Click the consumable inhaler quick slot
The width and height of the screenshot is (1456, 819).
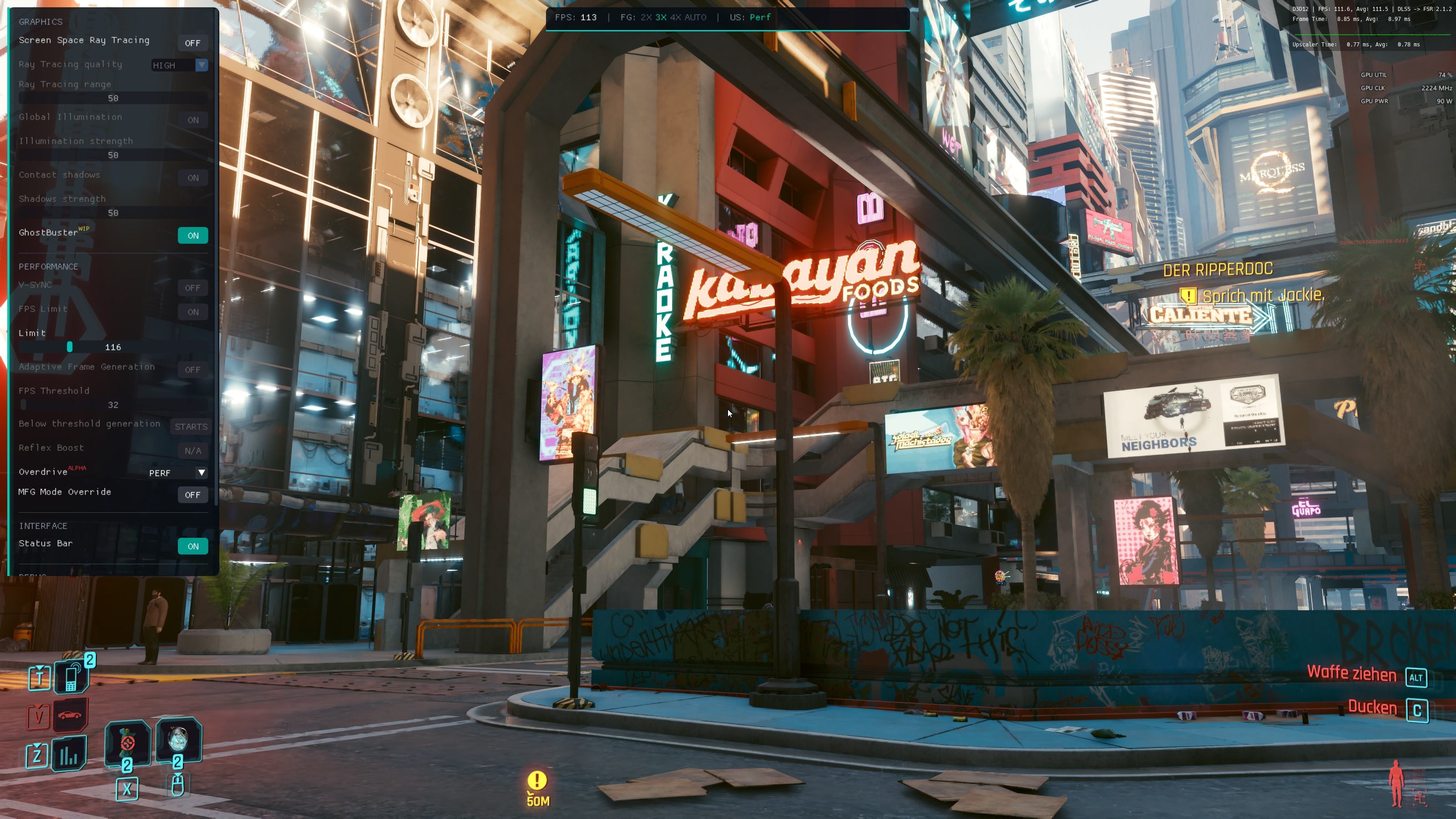click(x=178, y=739)
